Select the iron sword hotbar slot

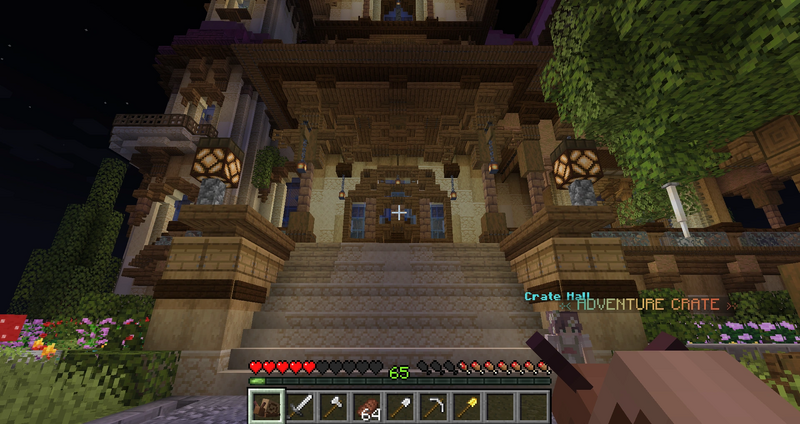301,406
